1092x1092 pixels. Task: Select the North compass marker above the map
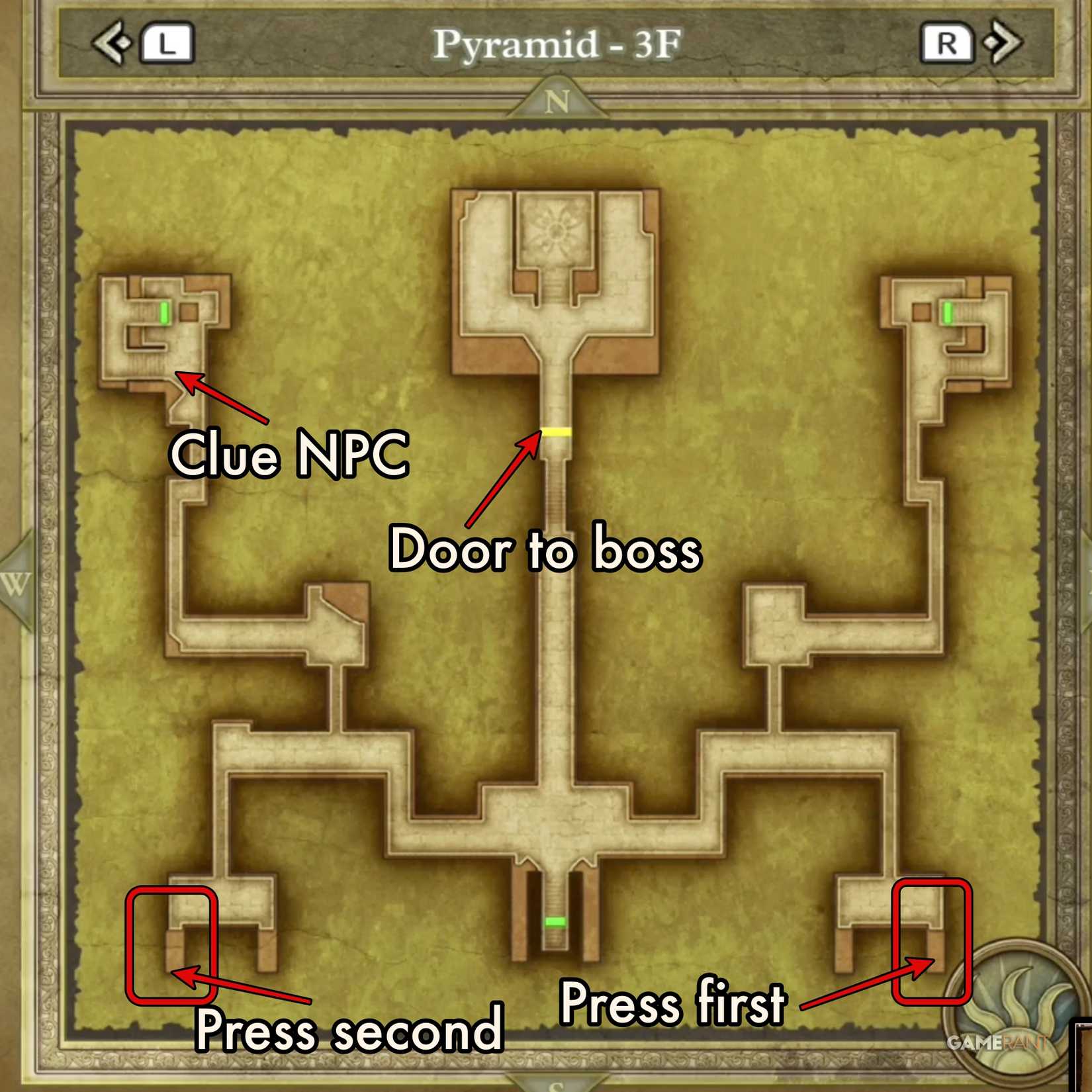pos(557,101)
